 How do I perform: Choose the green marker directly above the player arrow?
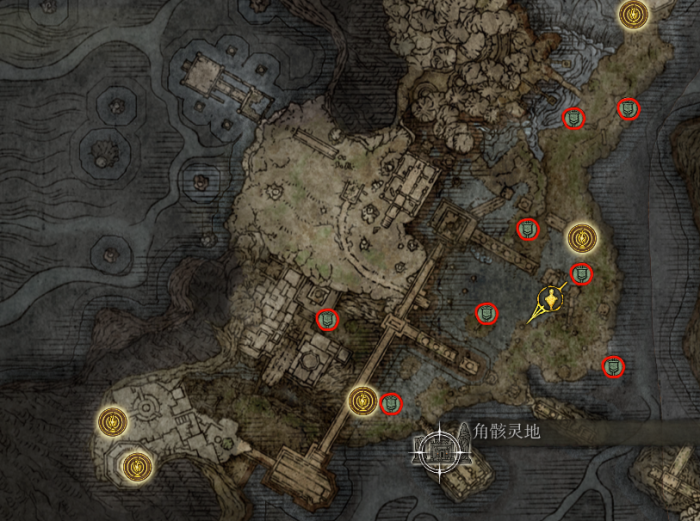580,274
